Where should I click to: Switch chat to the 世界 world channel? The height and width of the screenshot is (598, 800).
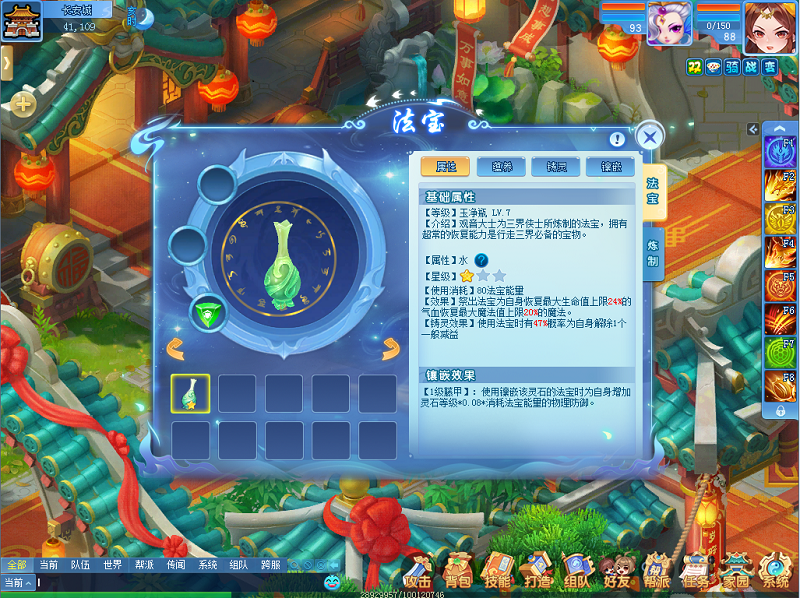pyautogui.click(x=112, y=565)
